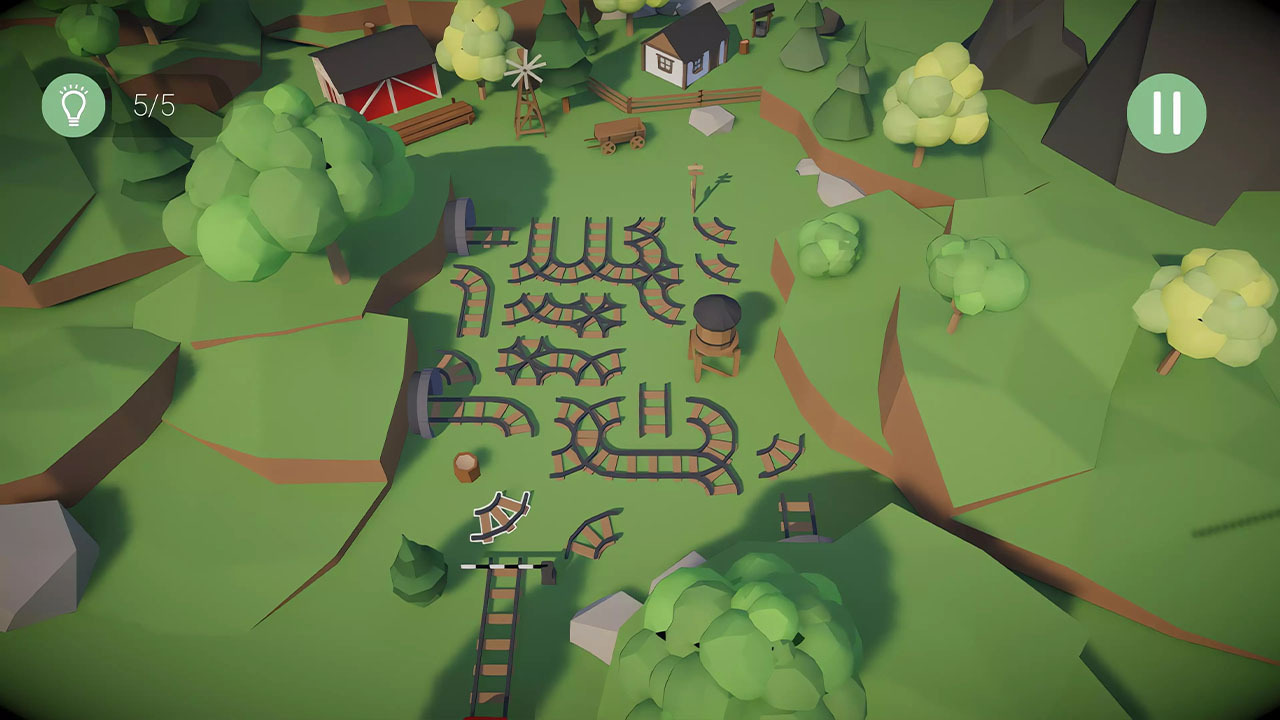Image resolution: width=1280 pixels, height=720 pixels.
Task: Use the lightbulb hint button
Action: 73,105
